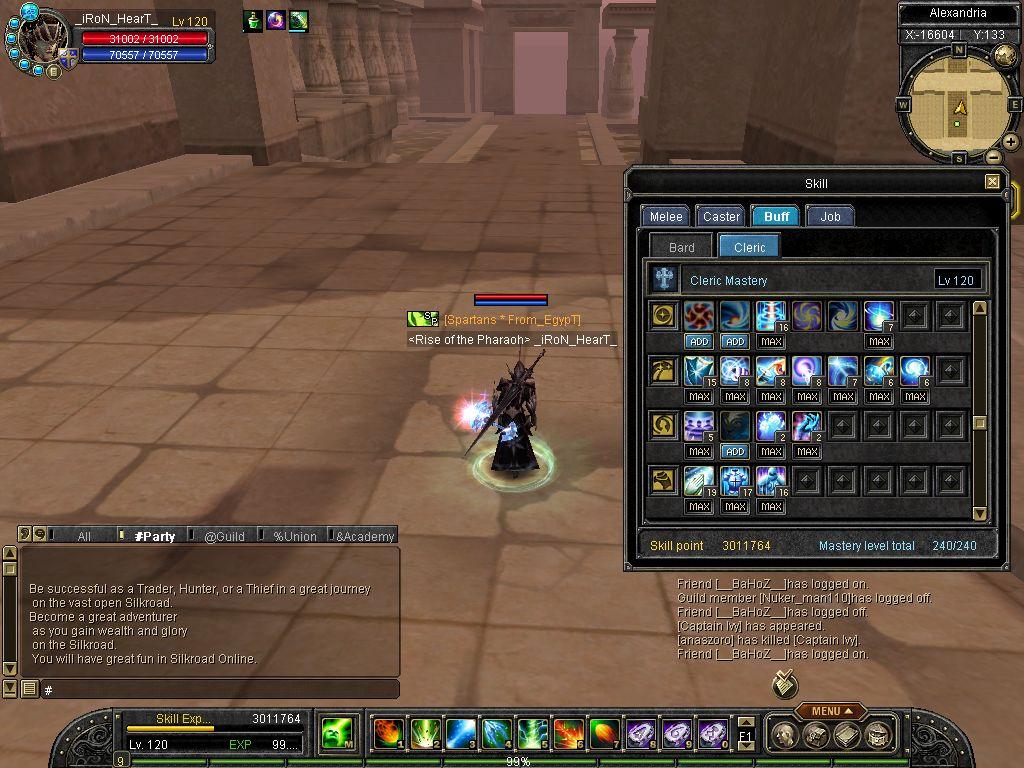The width and height of the screenshot is (1024, 768).
Task: Switch to the Melee skill tab
Action: tap(666, 216)
